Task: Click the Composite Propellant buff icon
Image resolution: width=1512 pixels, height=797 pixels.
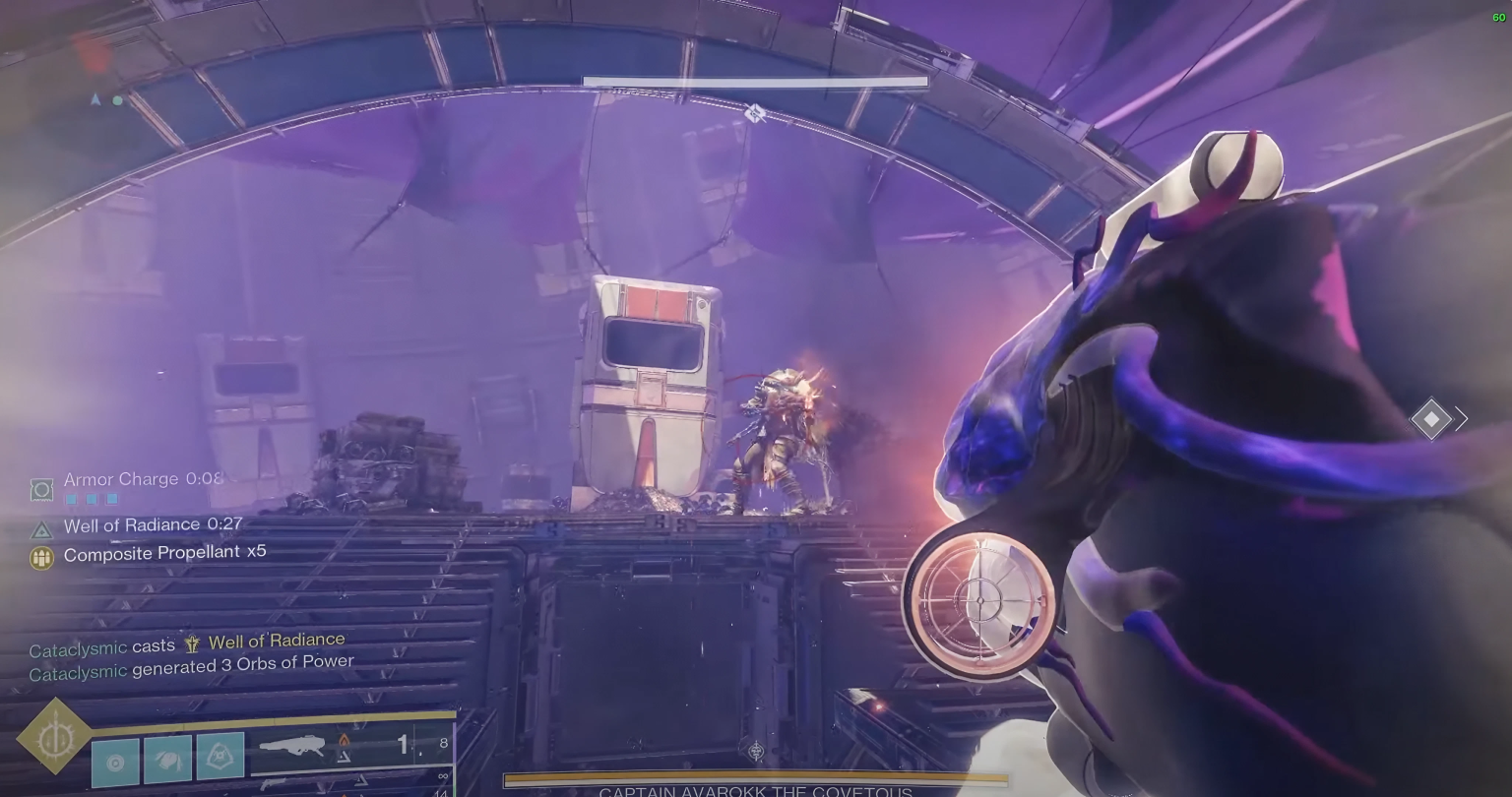Action: point(41,557)
